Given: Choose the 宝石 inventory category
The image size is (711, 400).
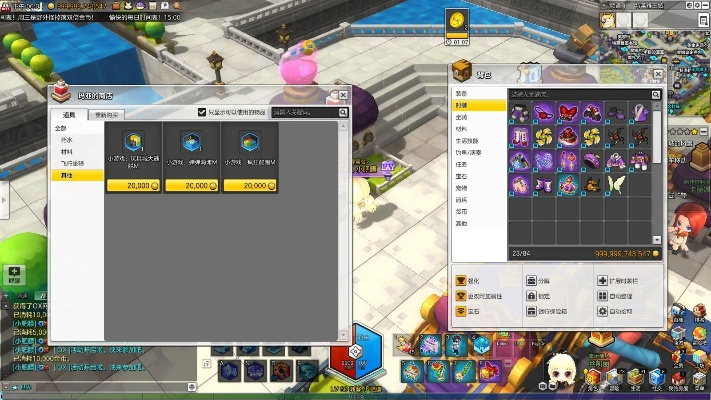Looking at the screenshot, I should (x=462, y=176).
